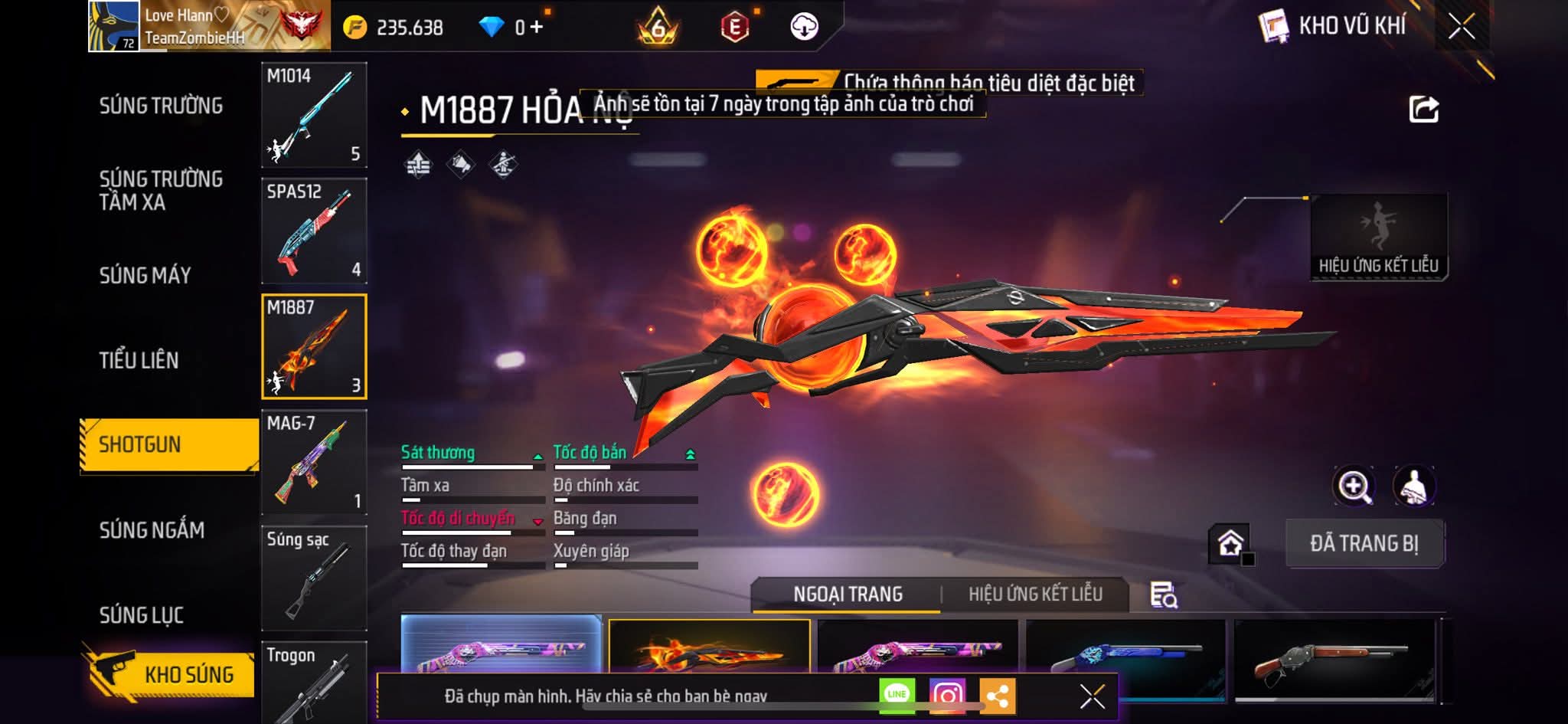
Task: Dismiss the screenshot share banner
Action: (x=1092, y=696)
